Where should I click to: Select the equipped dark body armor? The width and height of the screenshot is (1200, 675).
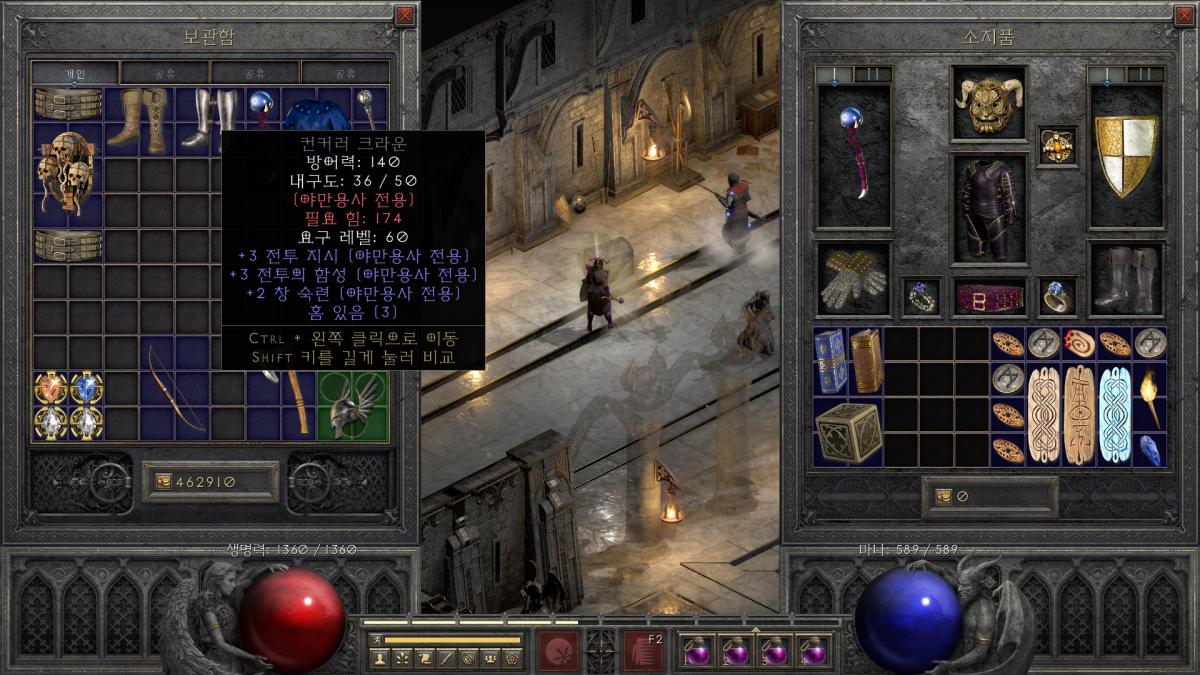pos(989,209)
